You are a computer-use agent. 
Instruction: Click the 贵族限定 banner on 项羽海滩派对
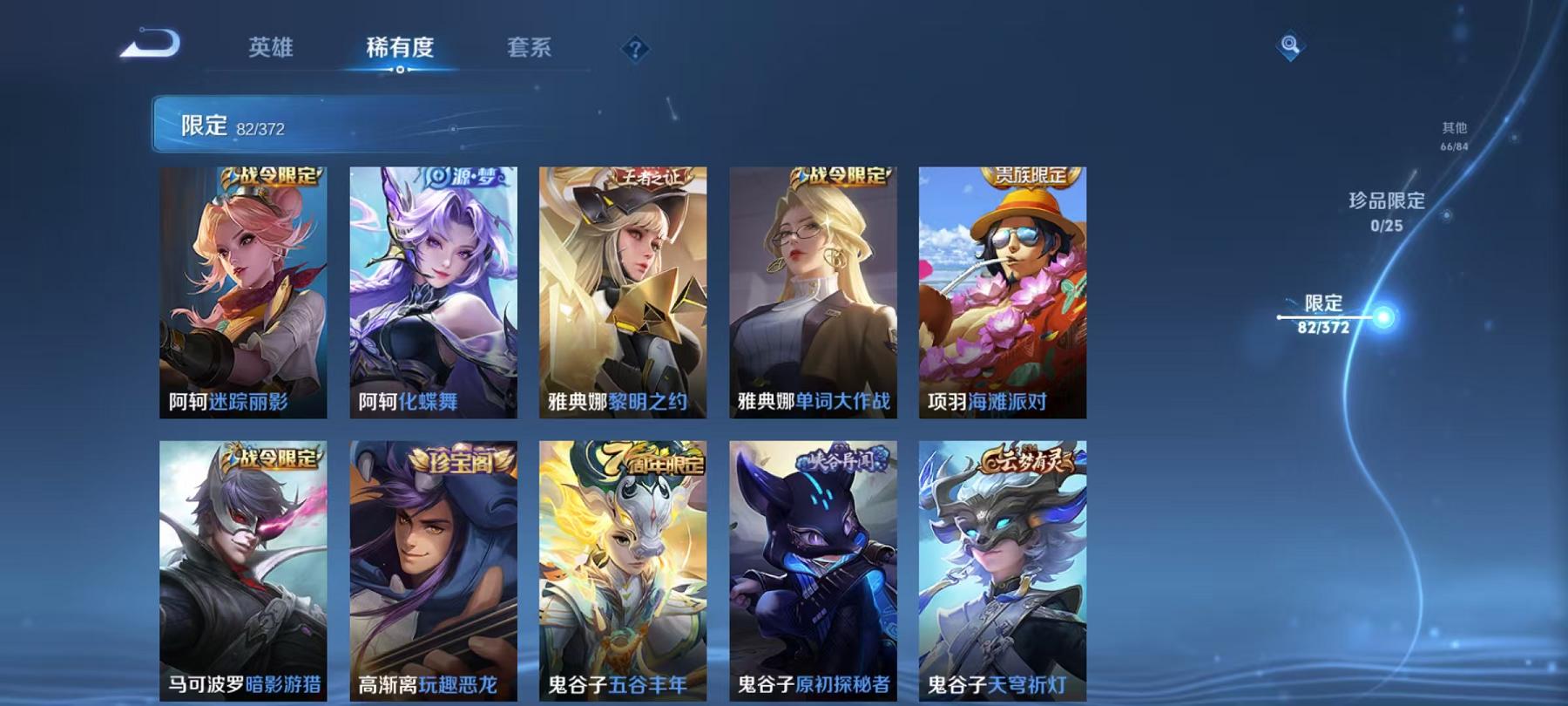pyautogui.click(x=1031, y=175)
